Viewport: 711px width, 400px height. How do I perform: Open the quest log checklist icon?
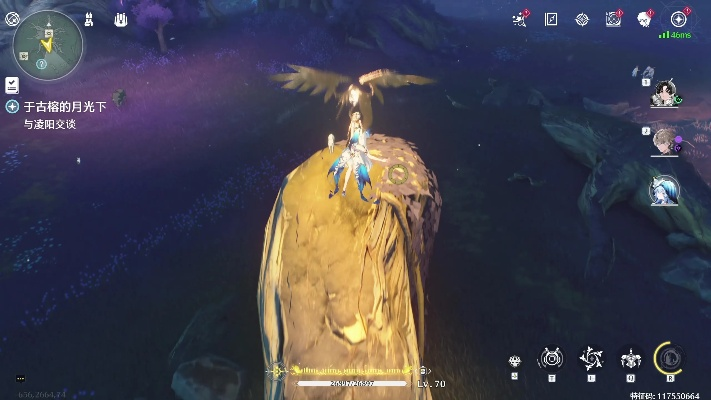point(12,85)
